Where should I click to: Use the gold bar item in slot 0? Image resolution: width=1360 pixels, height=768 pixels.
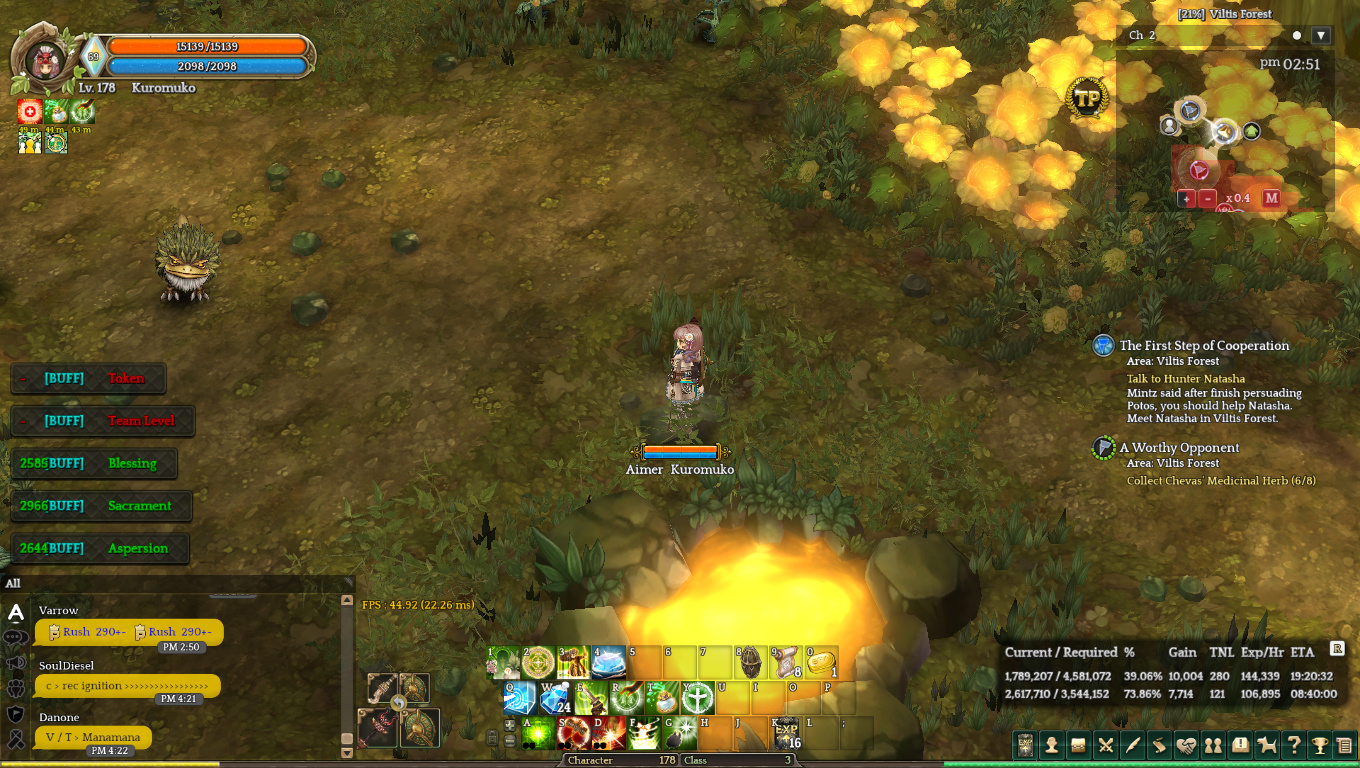click(821, 663)
